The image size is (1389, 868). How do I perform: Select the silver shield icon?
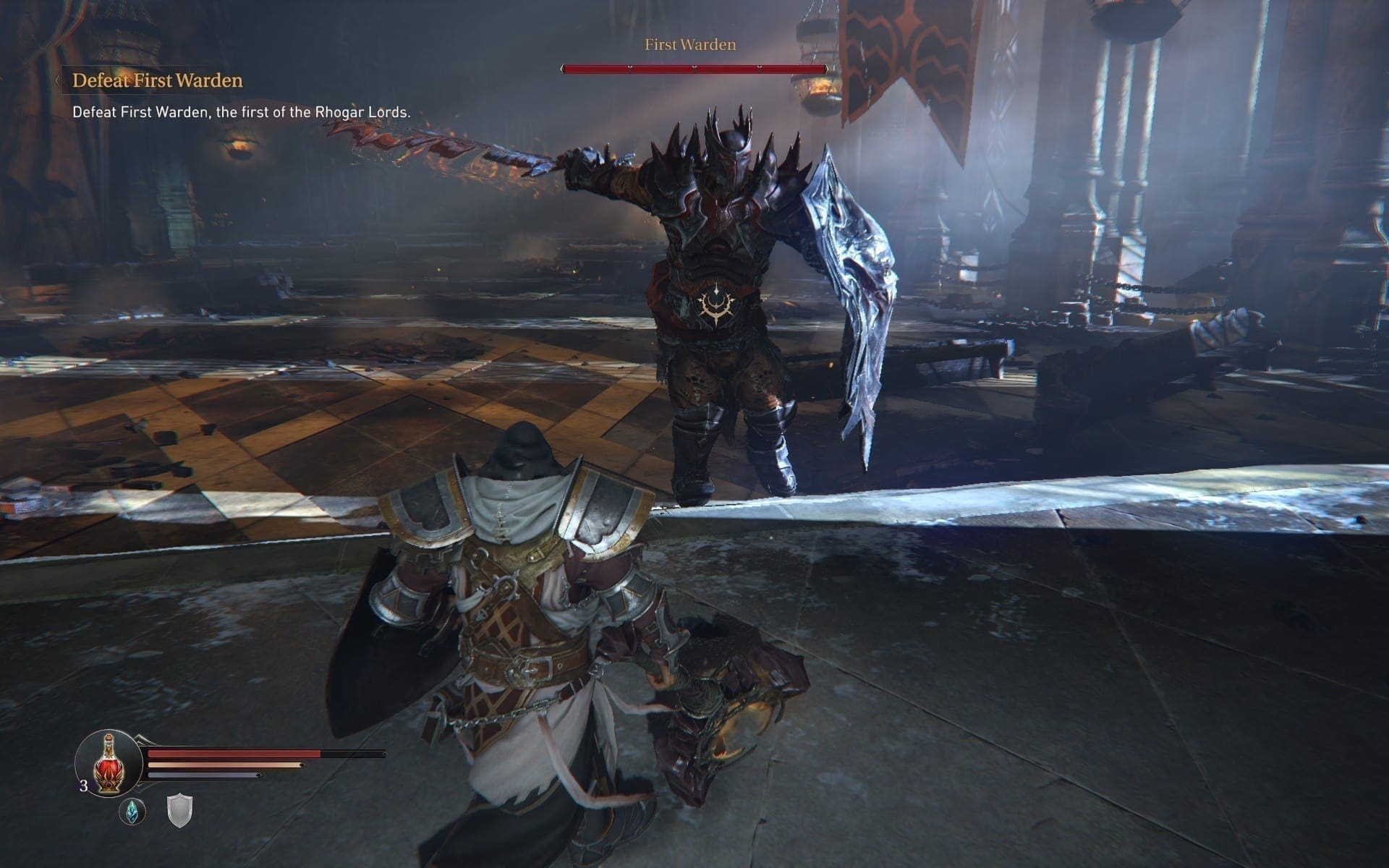[x=179, y=812]
